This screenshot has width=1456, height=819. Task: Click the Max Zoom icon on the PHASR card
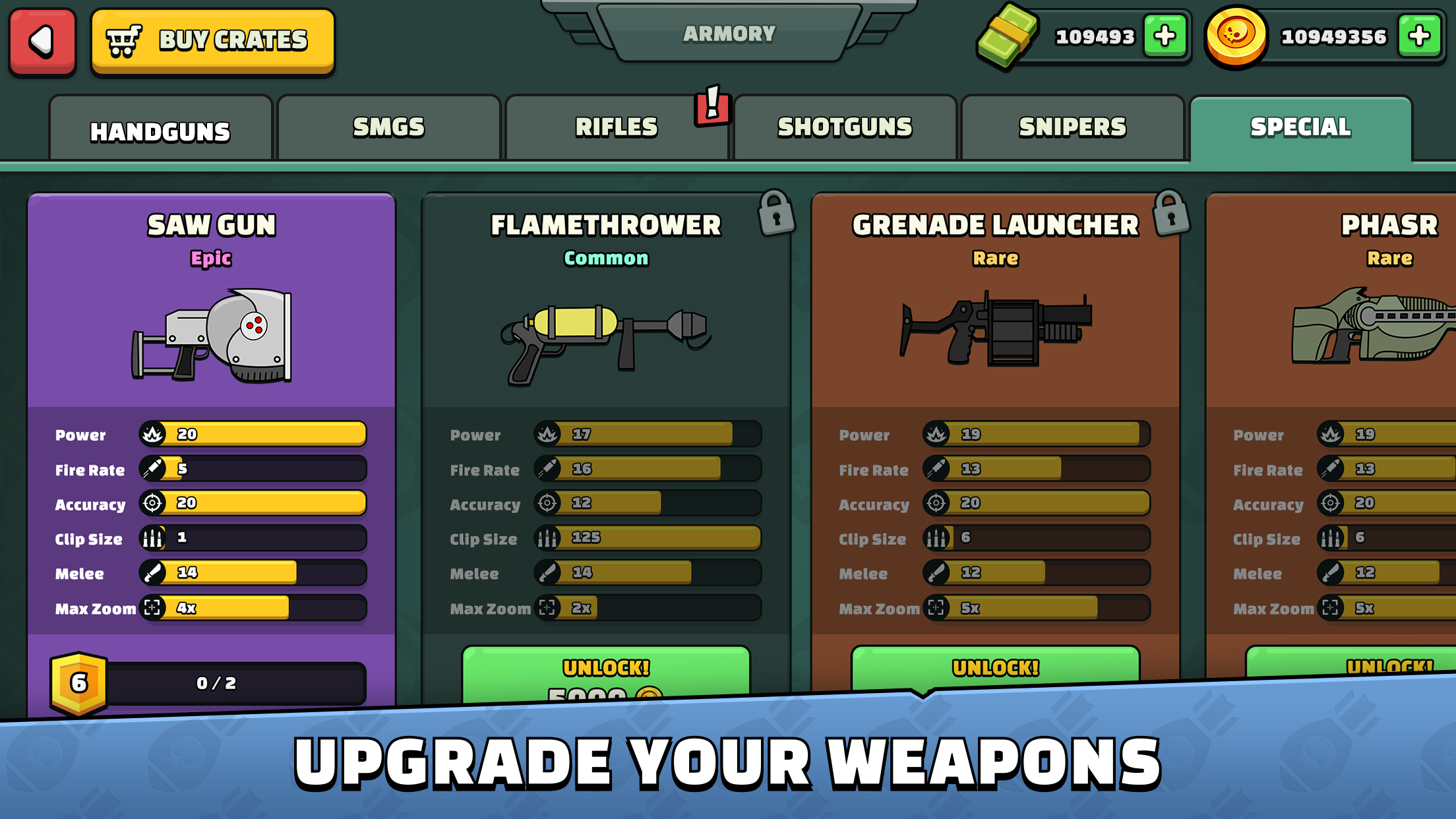1330,608
